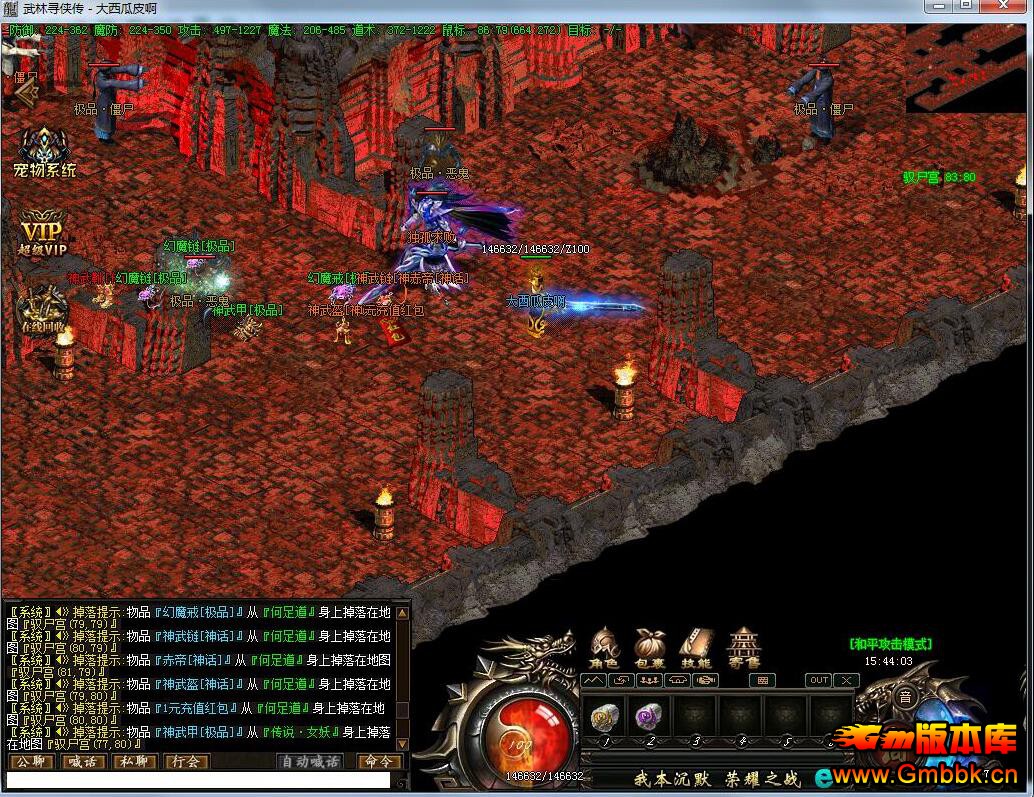Open the 在线回收 online recycle icon

44,308
